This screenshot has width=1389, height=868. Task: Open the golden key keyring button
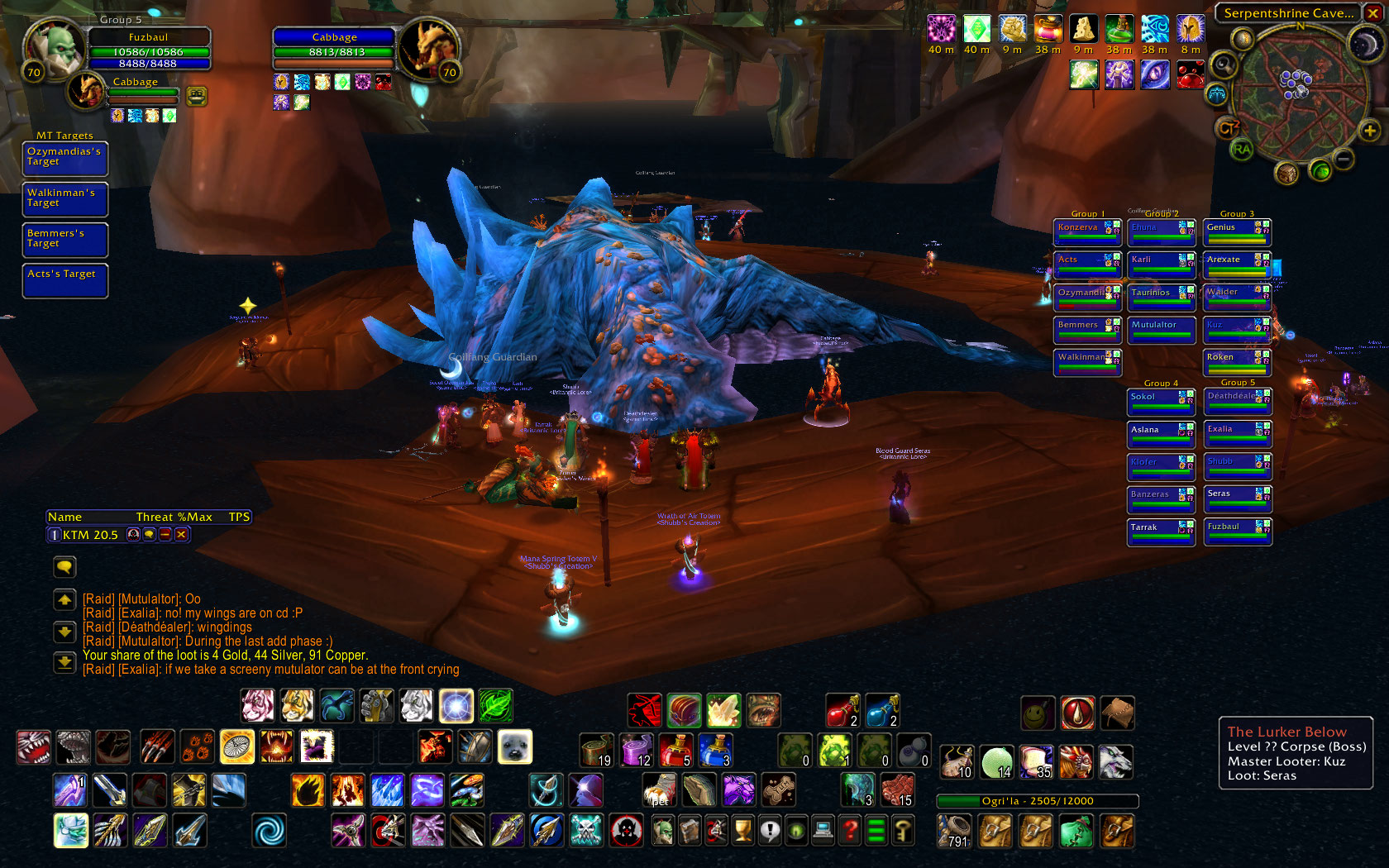(903, 830)
